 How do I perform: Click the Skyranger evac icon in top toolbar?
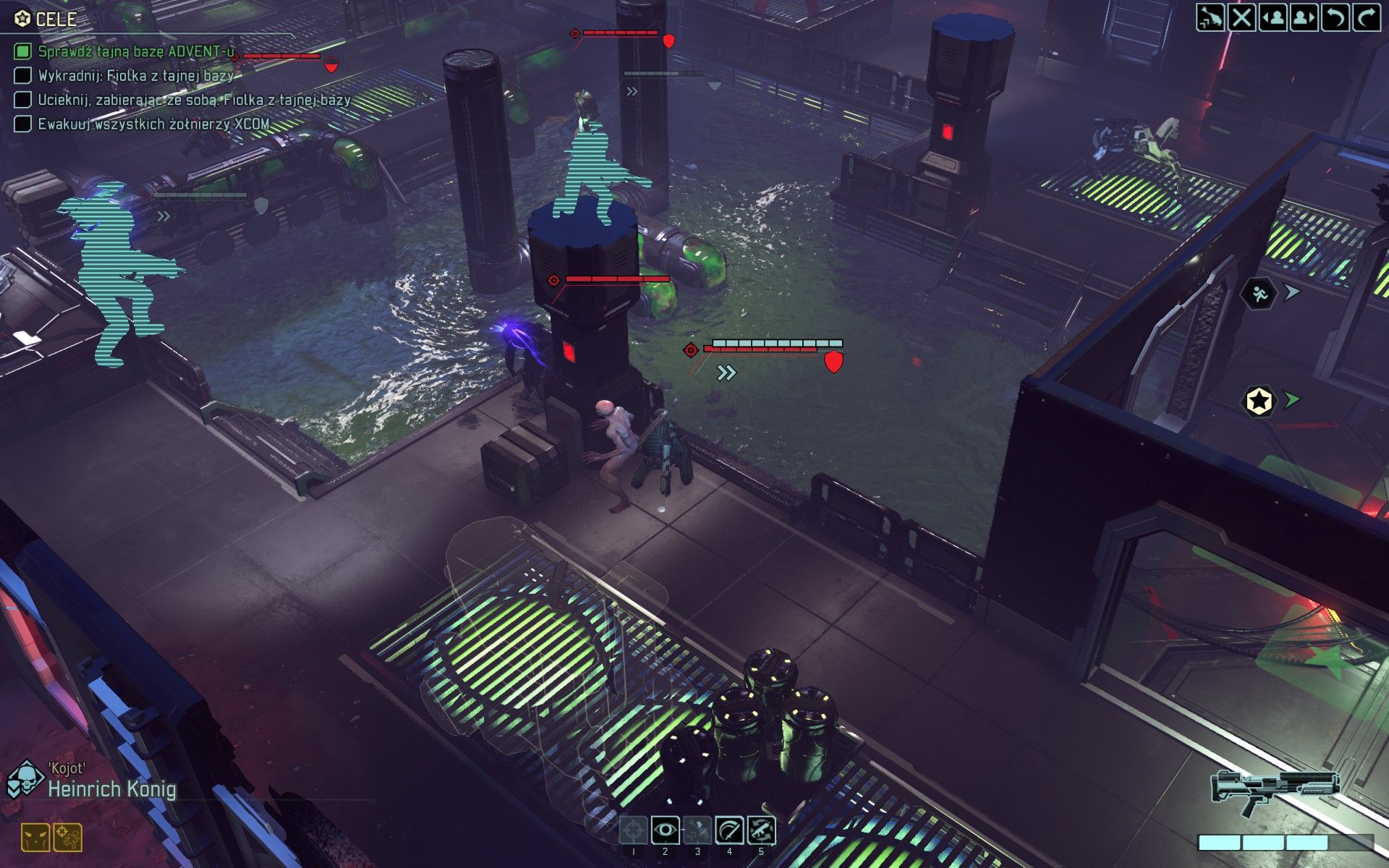click(1210, 17)
